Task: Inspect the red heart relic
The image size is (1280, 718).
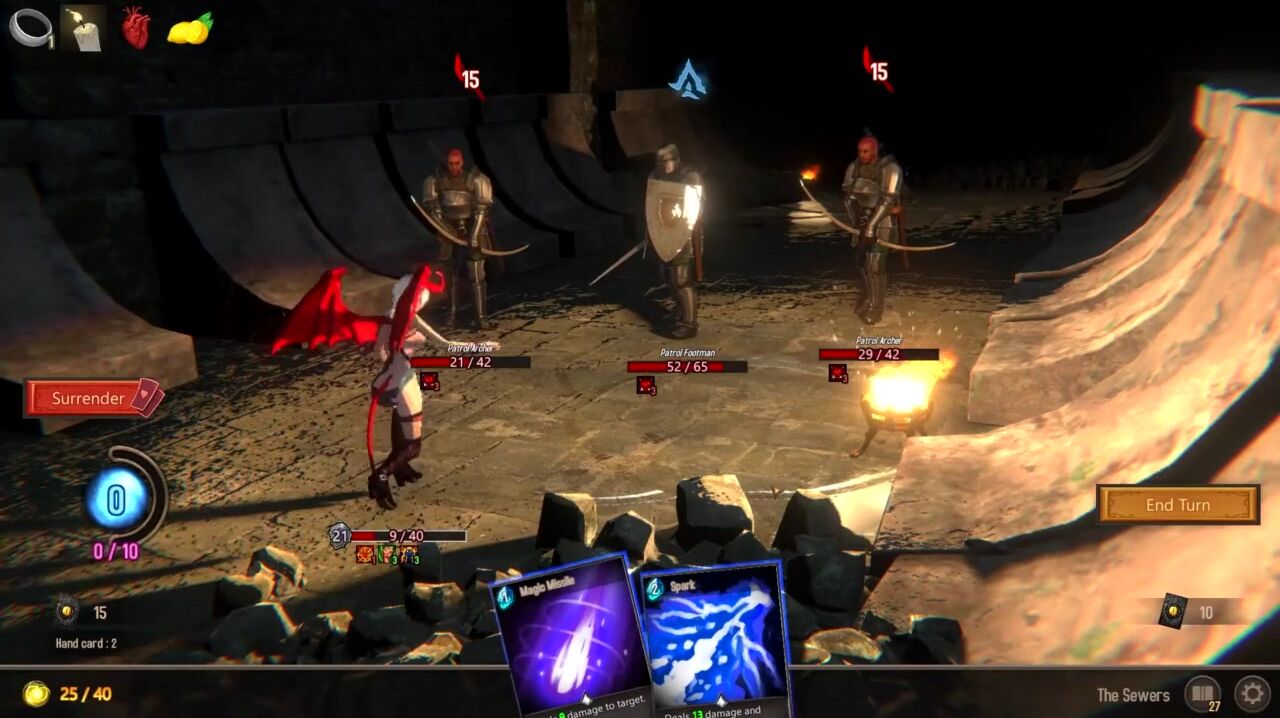Action: point(136,28)
